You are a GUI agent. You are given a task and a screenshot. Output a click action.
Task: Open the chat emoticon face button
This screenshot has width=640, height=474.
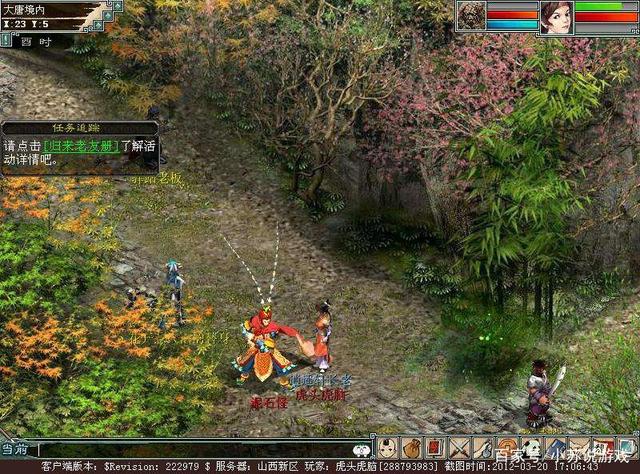(x=362, y=450)
